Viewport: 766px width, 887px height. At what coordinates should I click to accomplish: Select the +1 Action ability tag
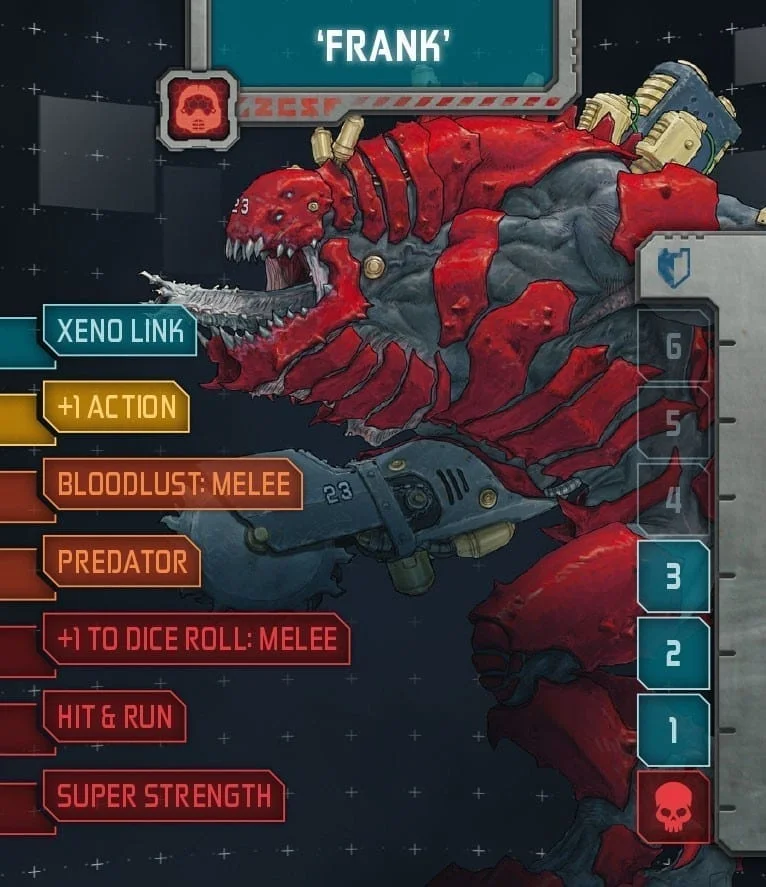pyautogui.click(x=116, y=407)
